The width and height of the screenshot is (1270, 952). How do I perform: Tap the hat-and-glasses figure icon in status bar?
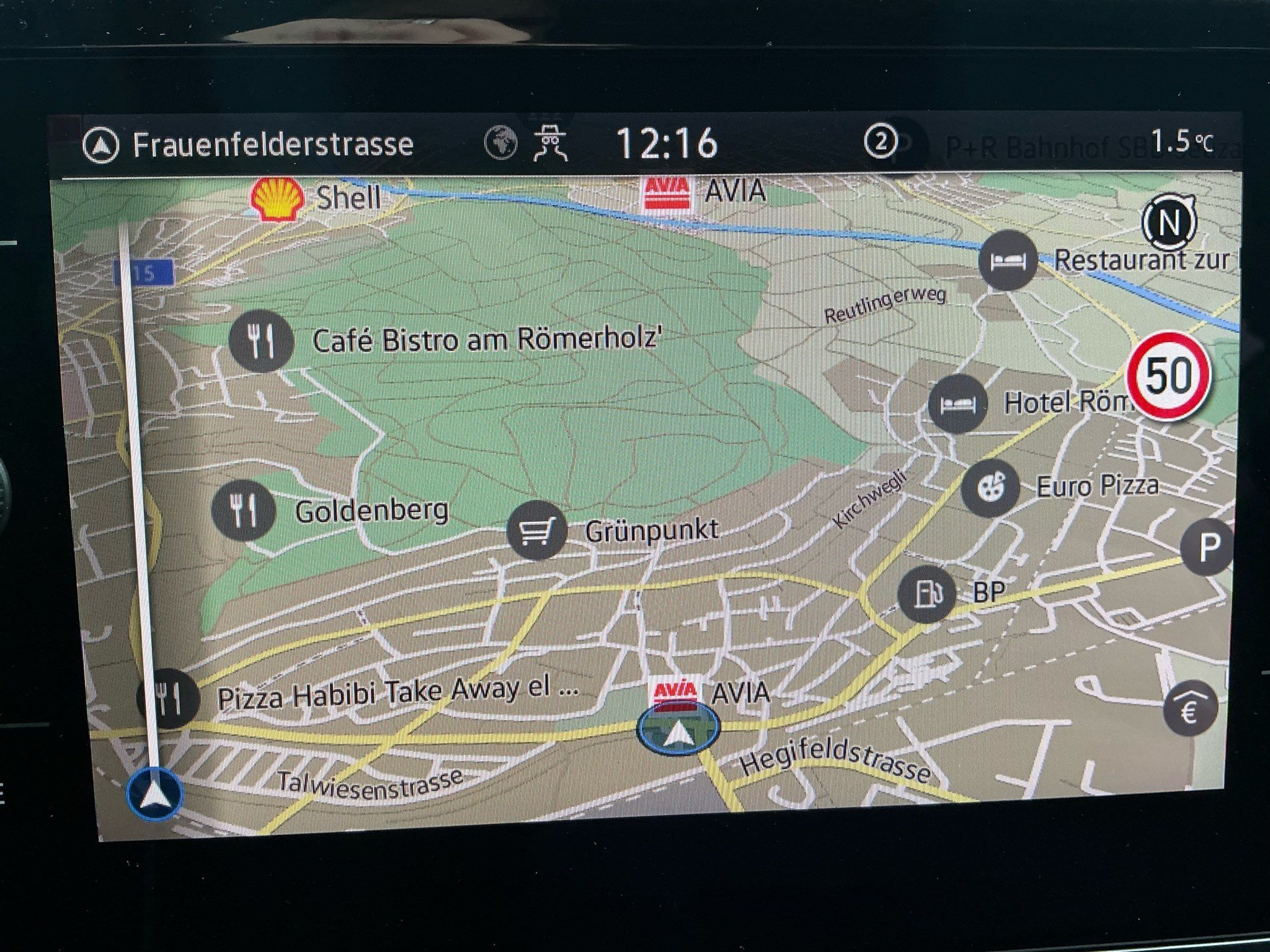pyautogui.click(x=551, y=144)
